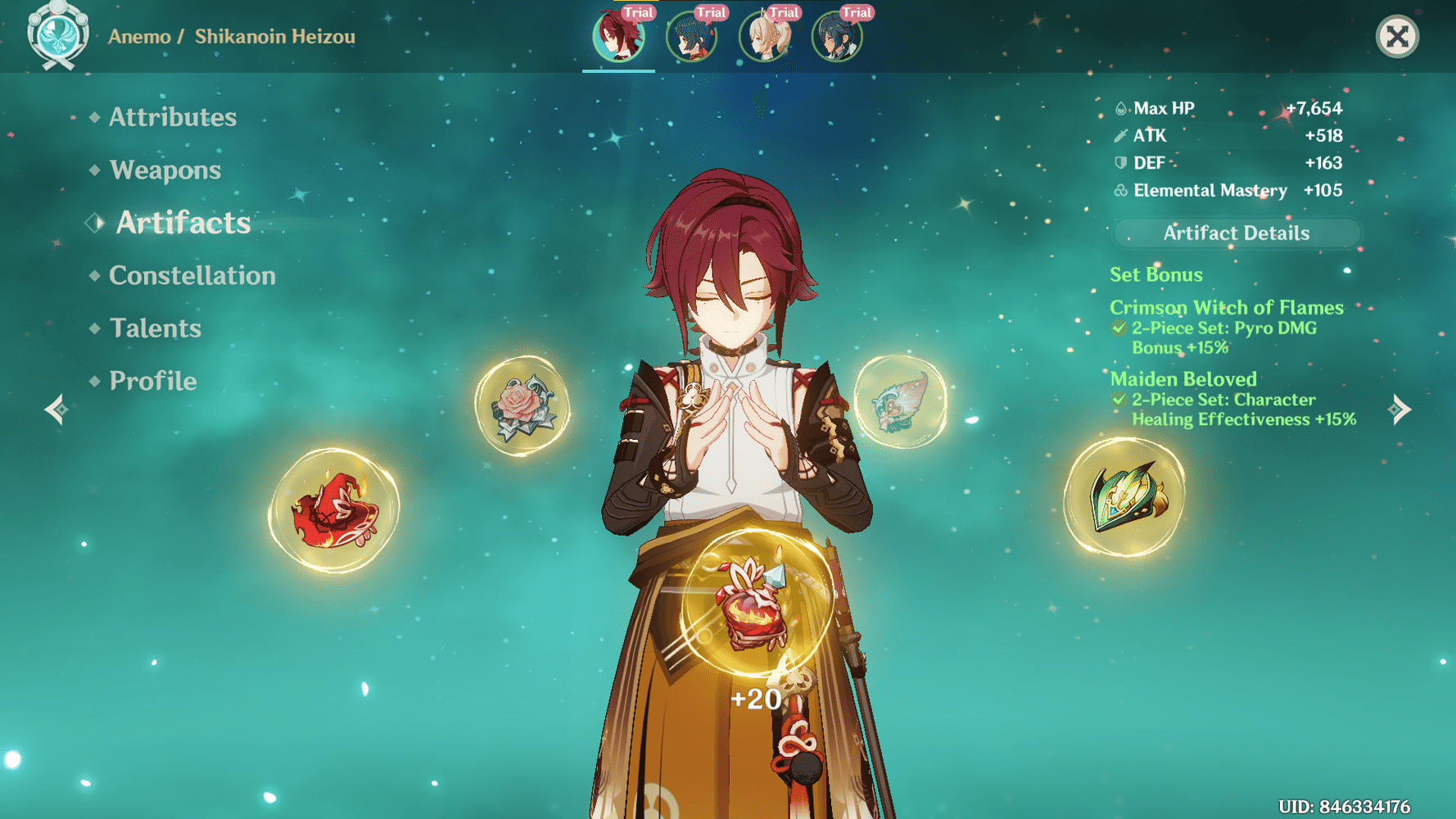Switch to the Talents section
Image resolution: width=1456 pixels, height=819 pixels.
156,328
